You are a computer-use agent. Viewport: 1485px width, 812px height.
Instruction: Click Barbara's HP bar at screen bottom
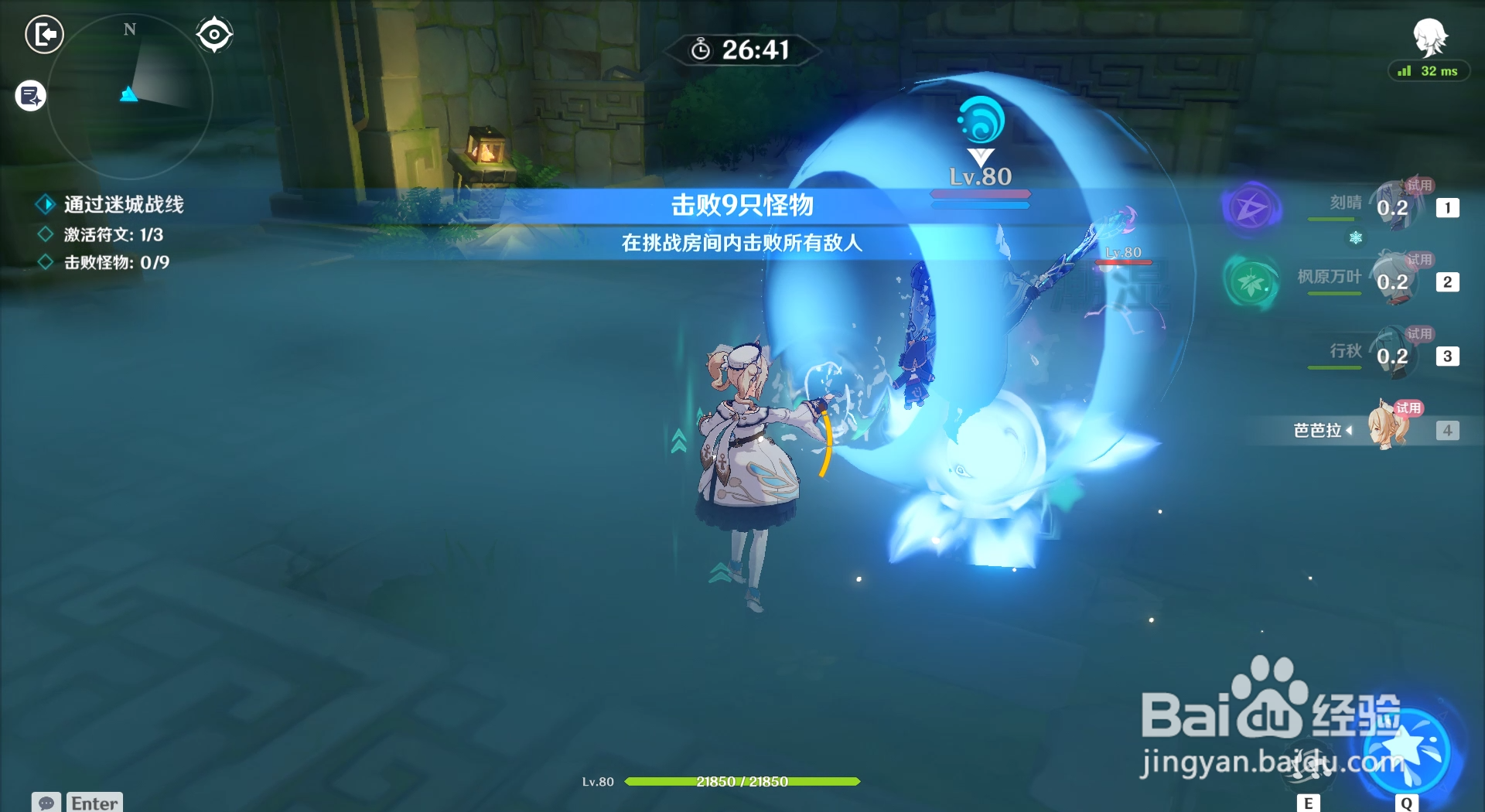tap(742, 782)
